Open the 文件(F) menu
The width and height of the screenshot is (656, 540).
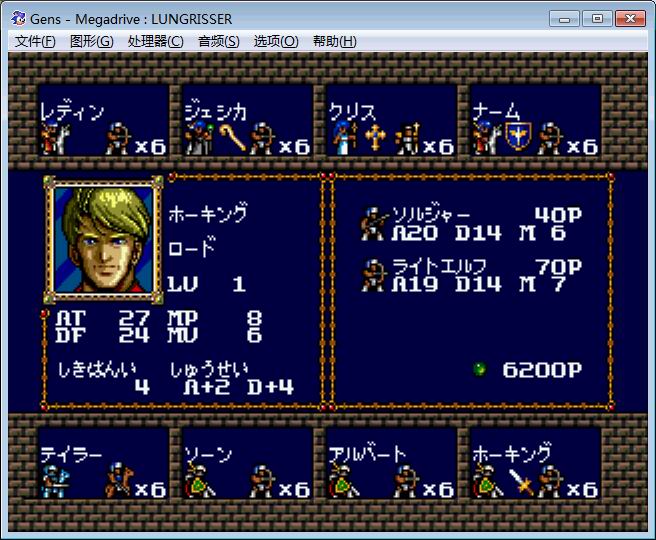click(x=35, y=41)
